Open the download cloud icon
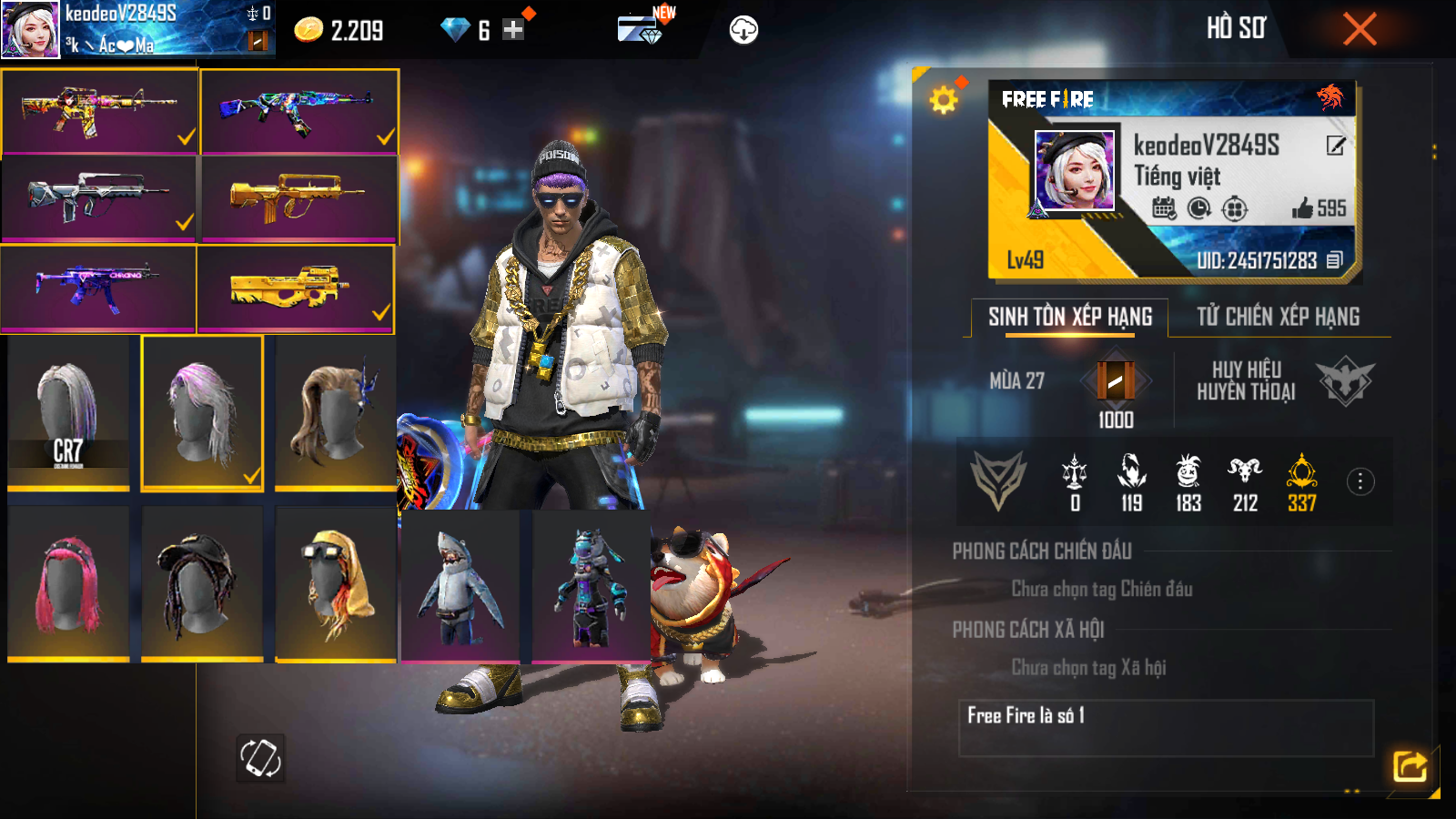The height and width of the screenshot is (819, 1456). click(743, 30)
